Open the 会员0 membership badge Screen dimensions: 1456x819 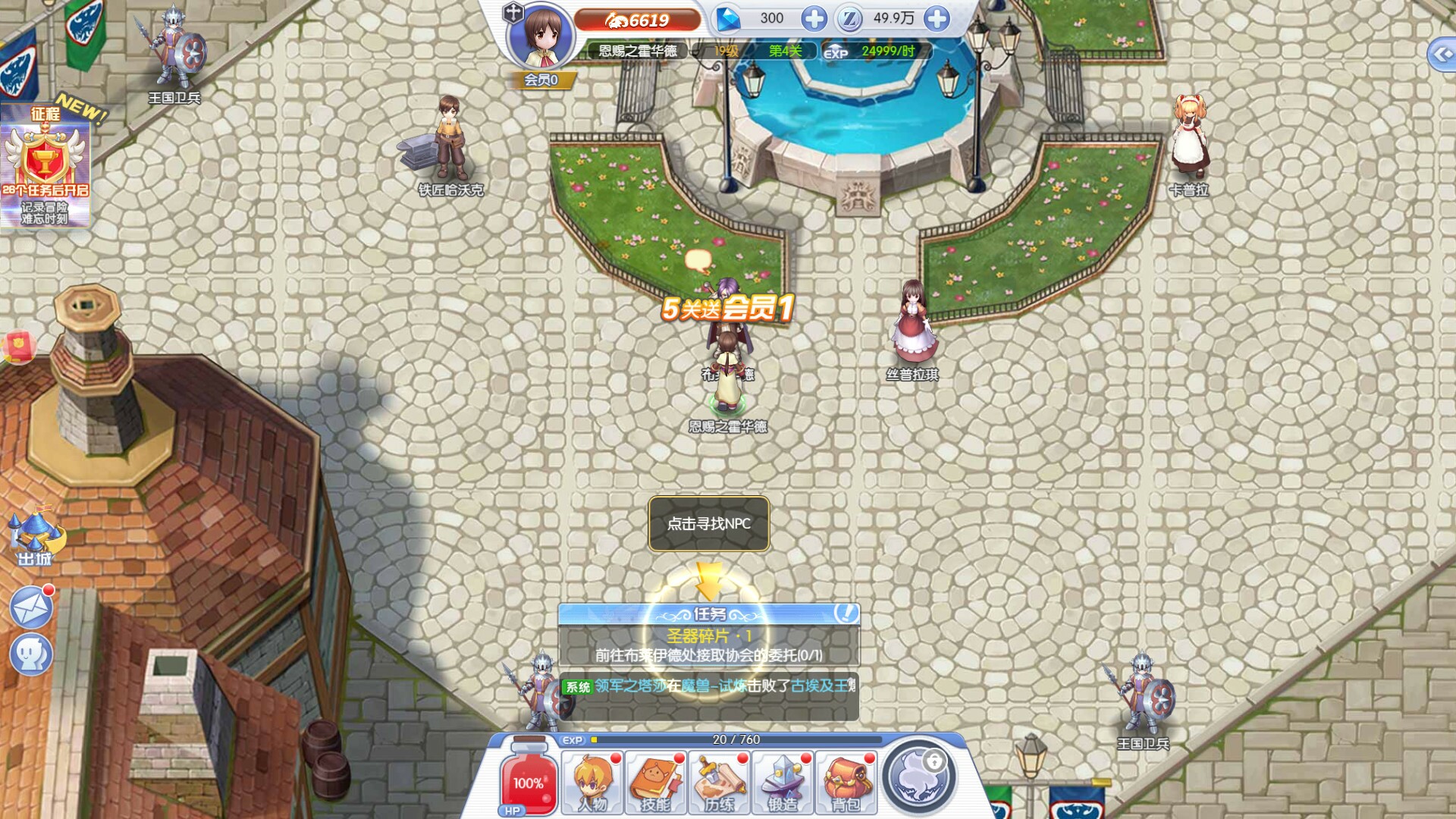click(541, 80)
